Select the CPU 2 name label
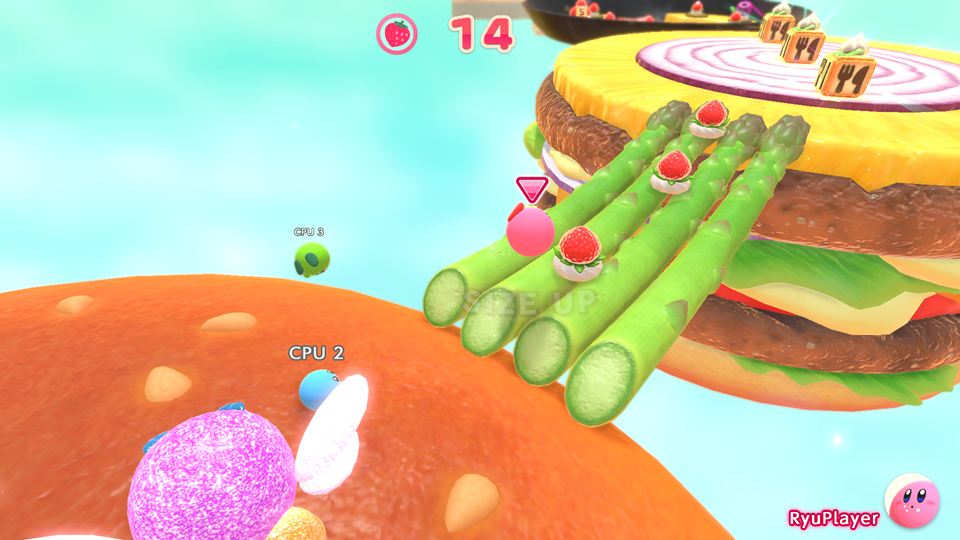Viewport: 960px width, 540px height. [316, 353]
